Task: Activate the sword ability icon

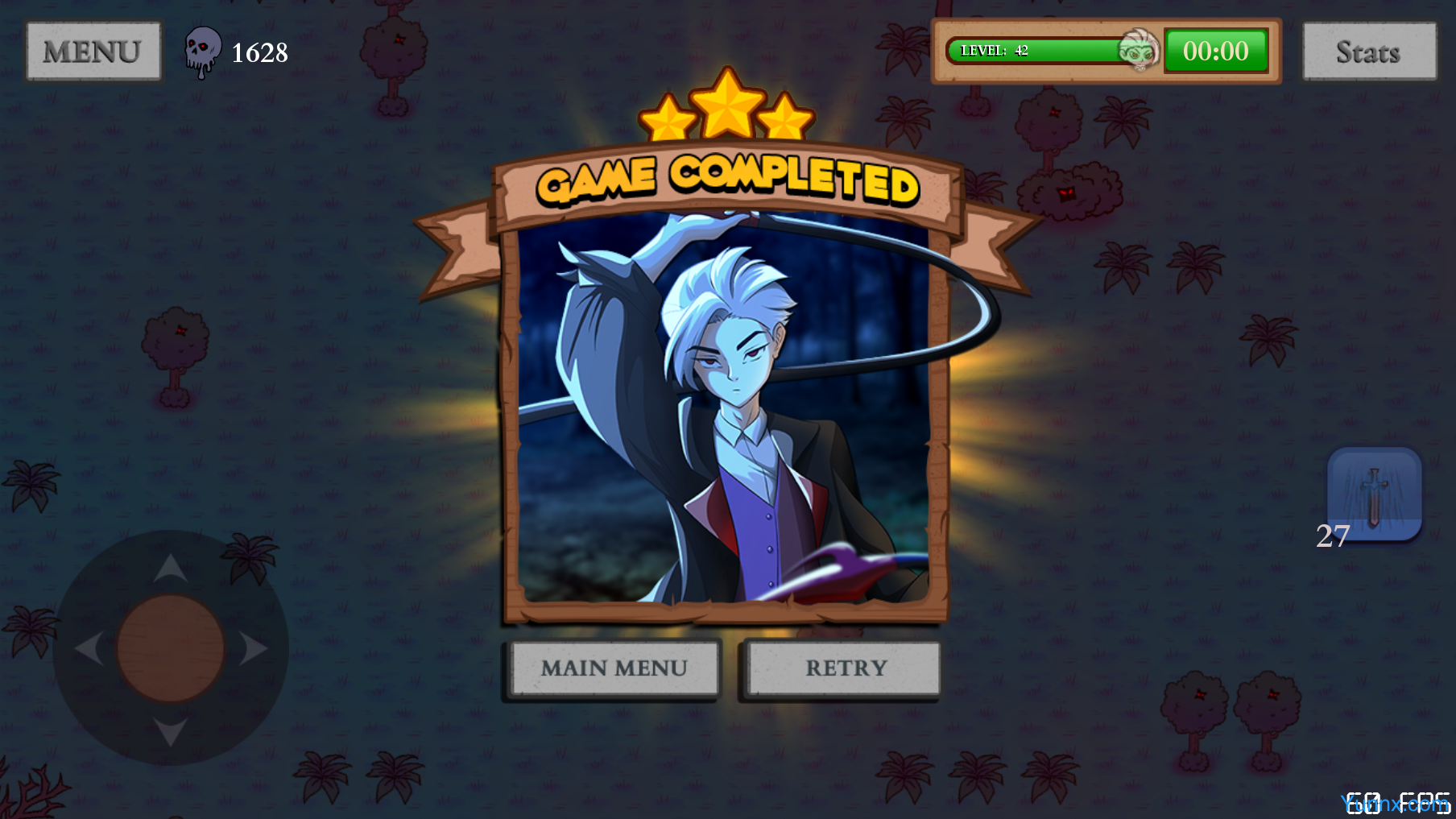Action: pyautogui.click(x=1375, y=494)
